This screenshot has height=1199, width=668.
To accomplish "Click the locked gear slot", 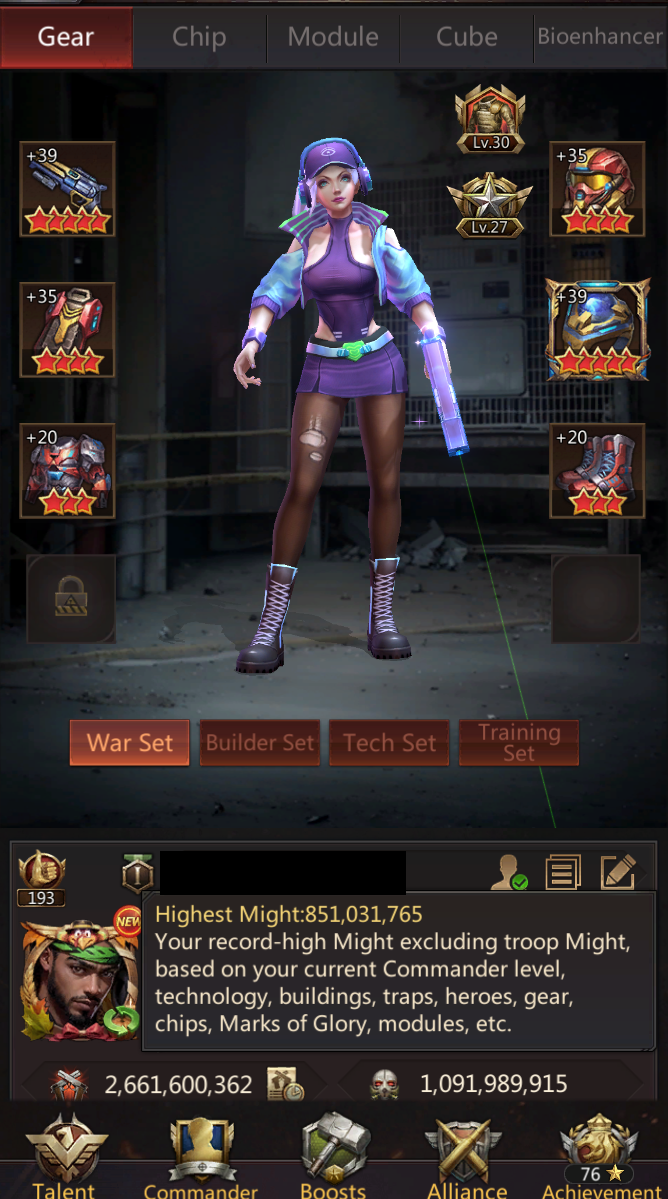I will [x=70, y=599].
